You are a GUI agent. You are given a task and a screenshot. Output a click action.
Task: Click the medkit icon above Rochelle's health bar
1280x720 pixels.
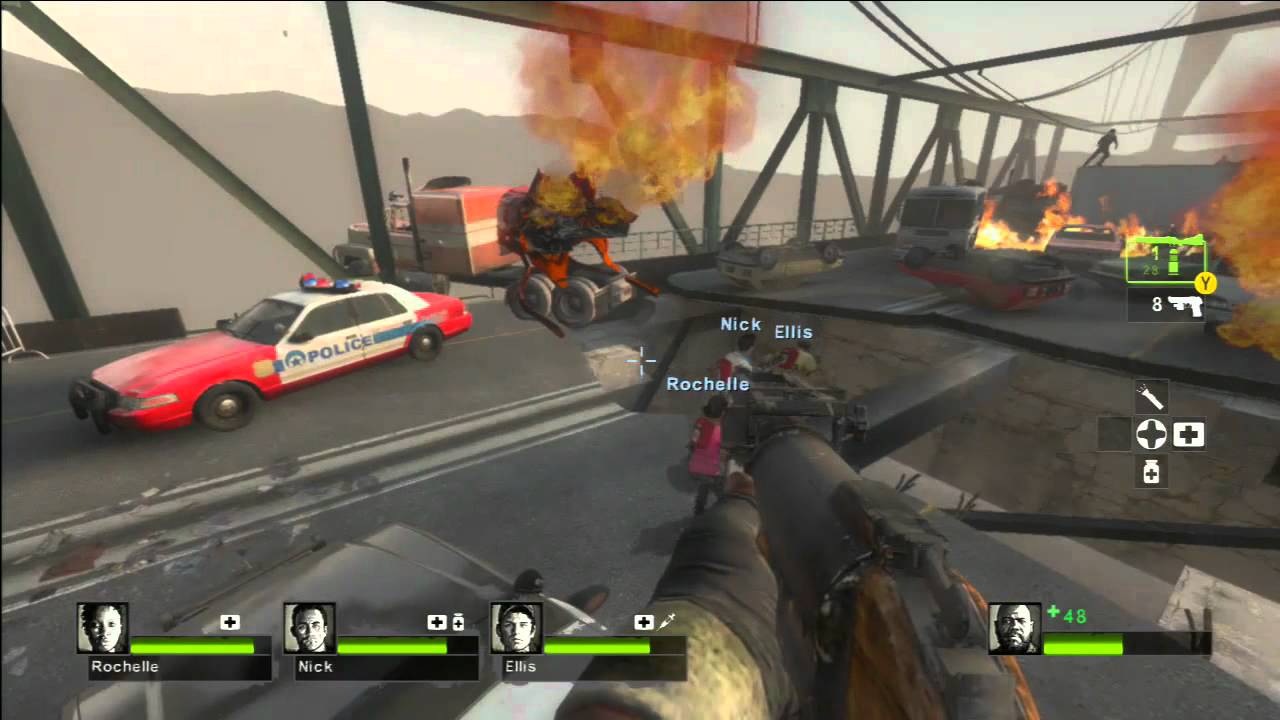click(231, 622)
